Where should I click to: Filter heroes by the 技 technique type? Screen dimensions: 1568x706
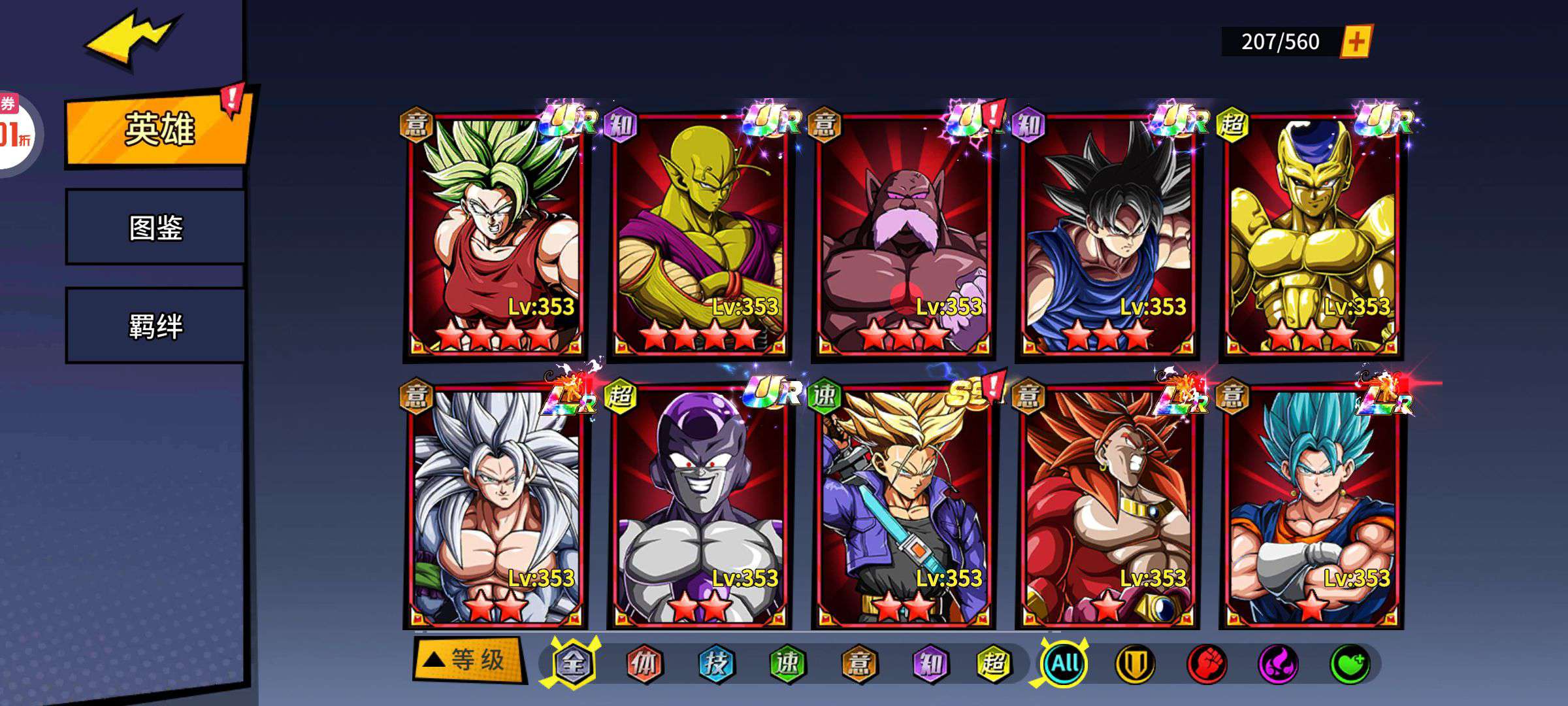[x=716, y=664]
